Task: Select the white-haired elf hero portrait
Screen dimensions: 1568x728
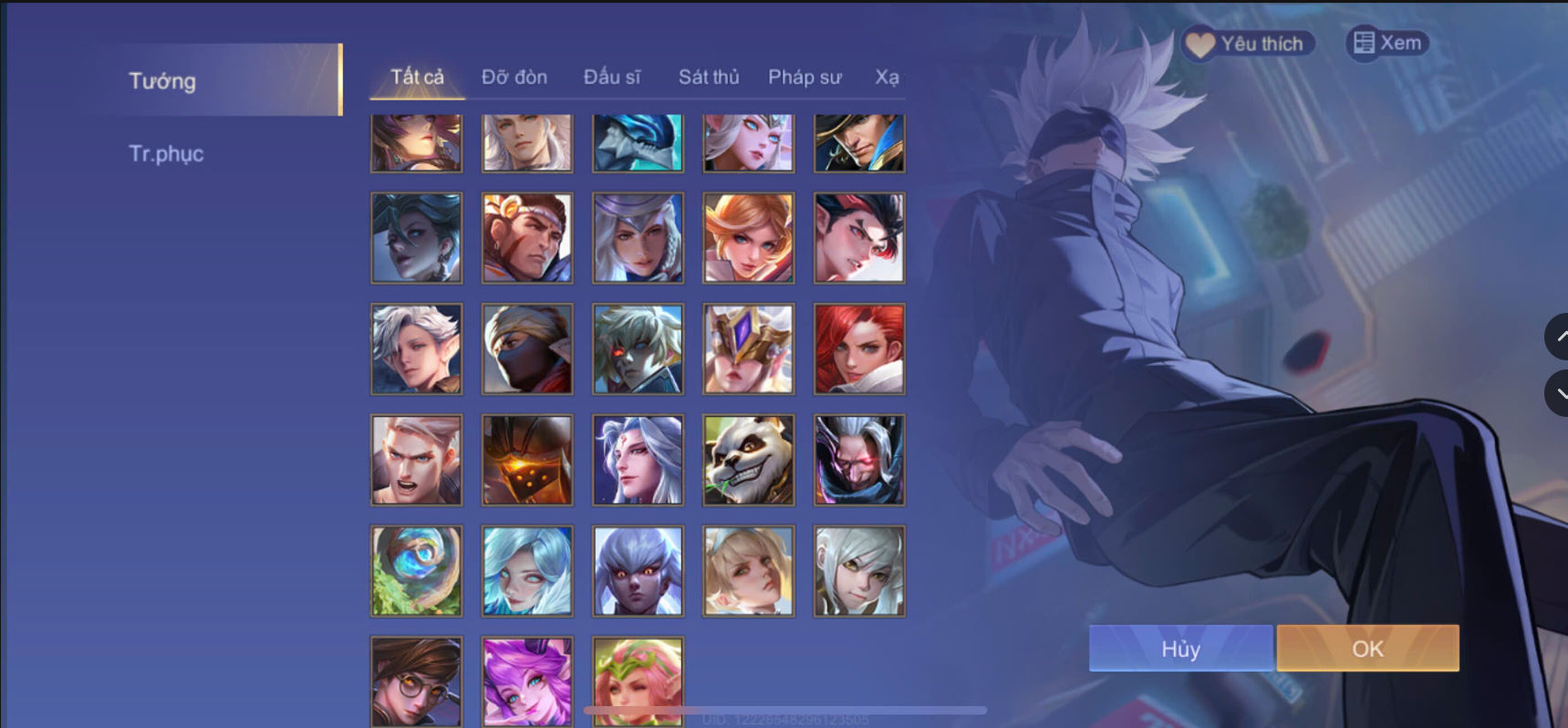Action: [416, 348]
